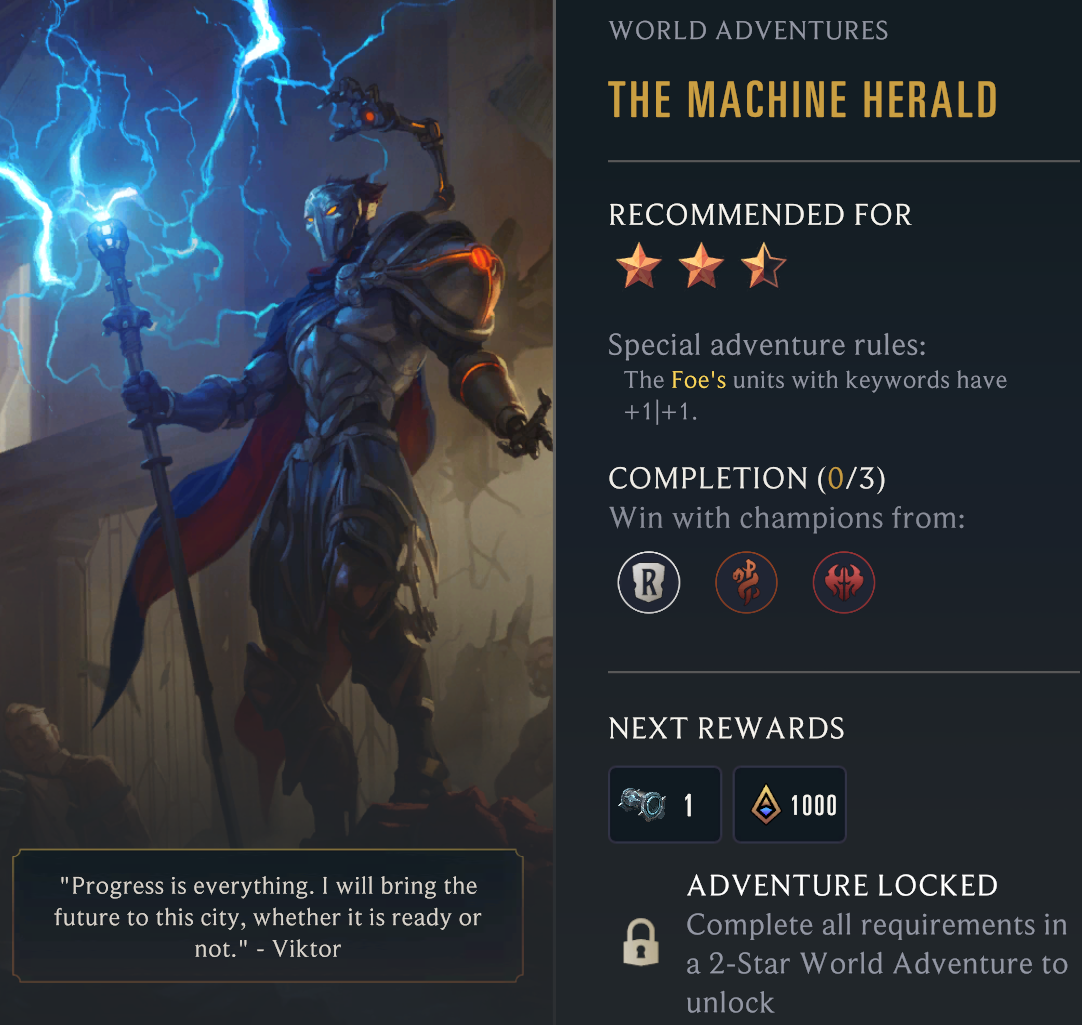
Task: Click the highlighted Foe's keyword
Action: (698, 380)
